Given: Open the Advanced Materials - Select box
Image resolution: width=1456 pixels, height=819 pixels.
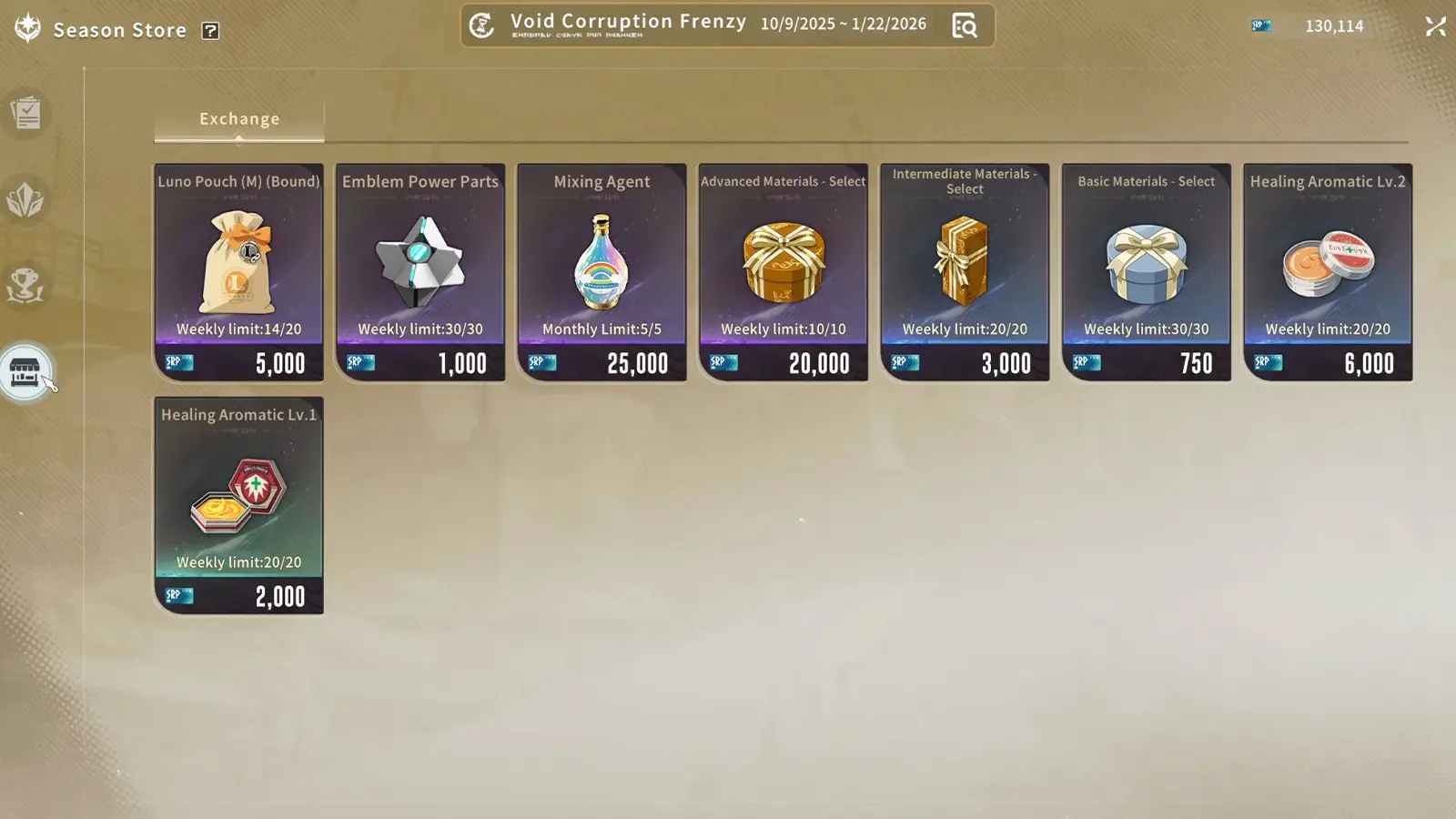Looking at the screenshot, I should pyautogui.click(x=783, y=270).
